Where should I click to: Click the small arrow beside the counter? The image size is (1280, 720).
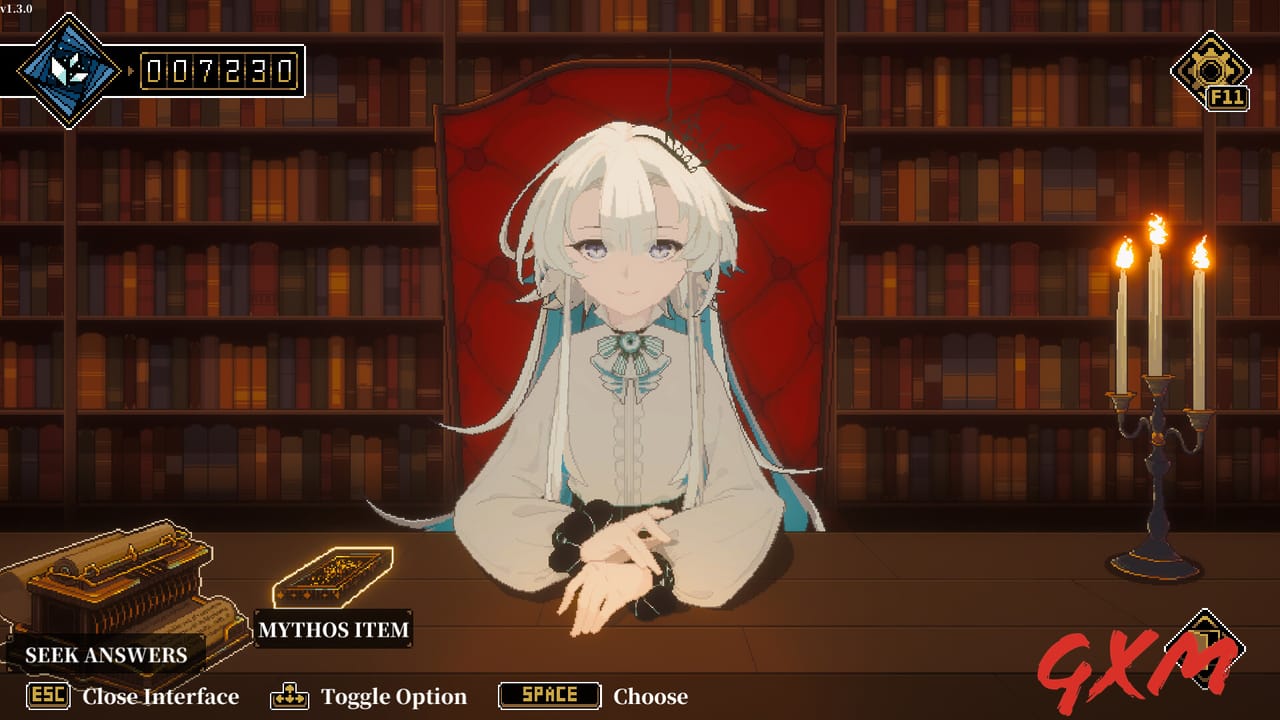click(130, 71)
